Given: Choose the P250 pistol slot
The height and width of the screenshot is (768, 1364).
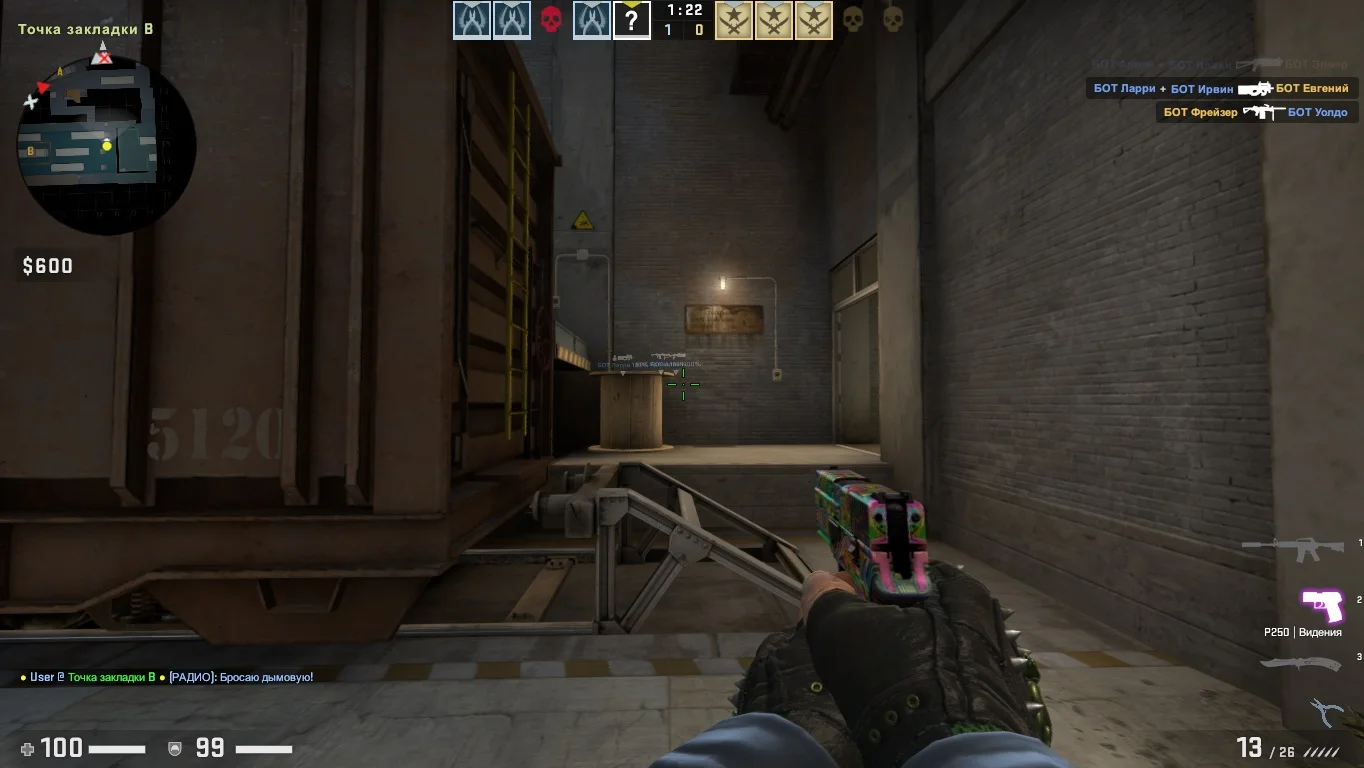Looking at the screenshot, I should coord(1320,604).
